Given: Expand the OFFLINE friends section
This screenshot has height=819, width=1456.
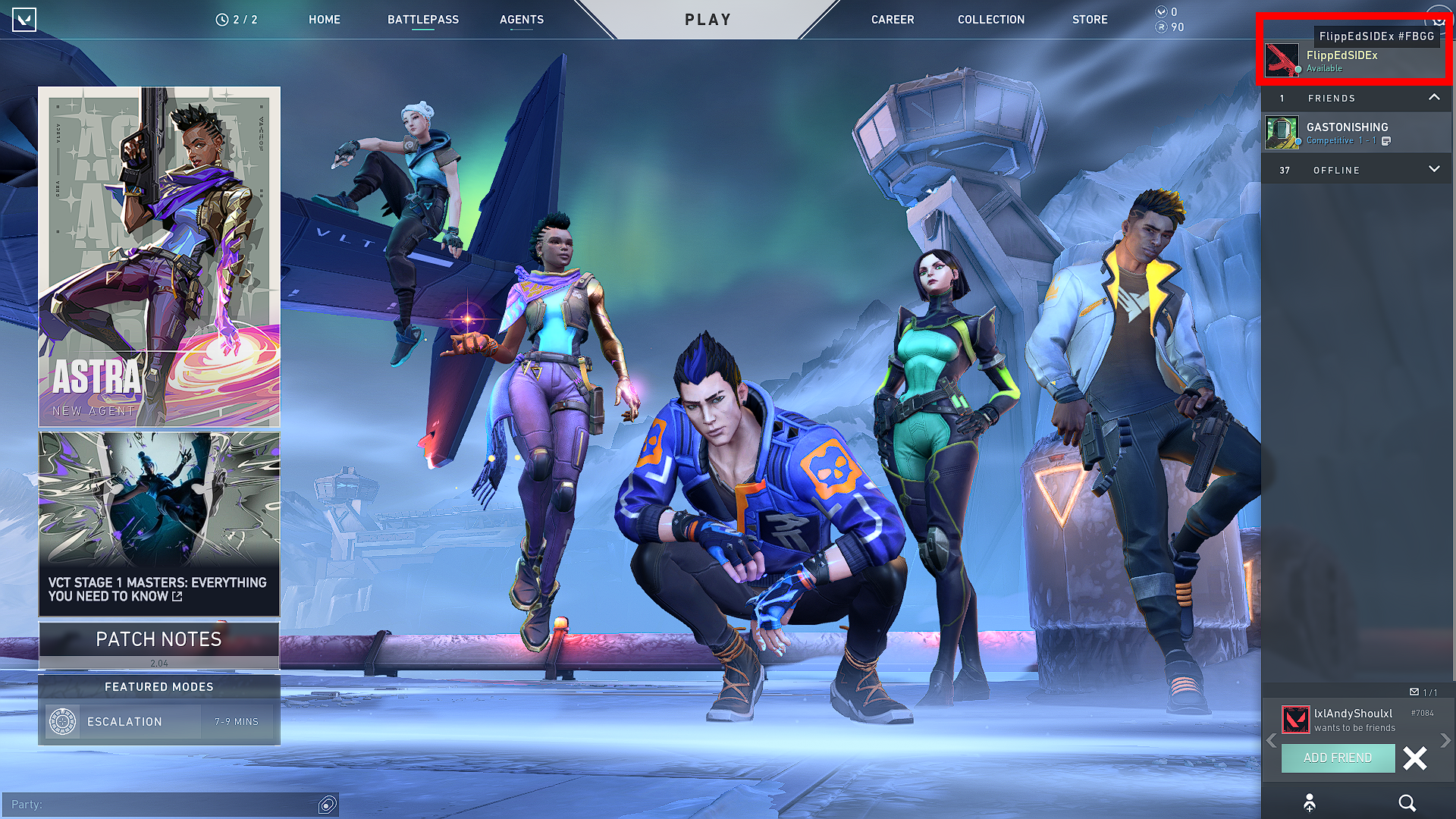Looking at the screenshot, I should coord(1434,170).
